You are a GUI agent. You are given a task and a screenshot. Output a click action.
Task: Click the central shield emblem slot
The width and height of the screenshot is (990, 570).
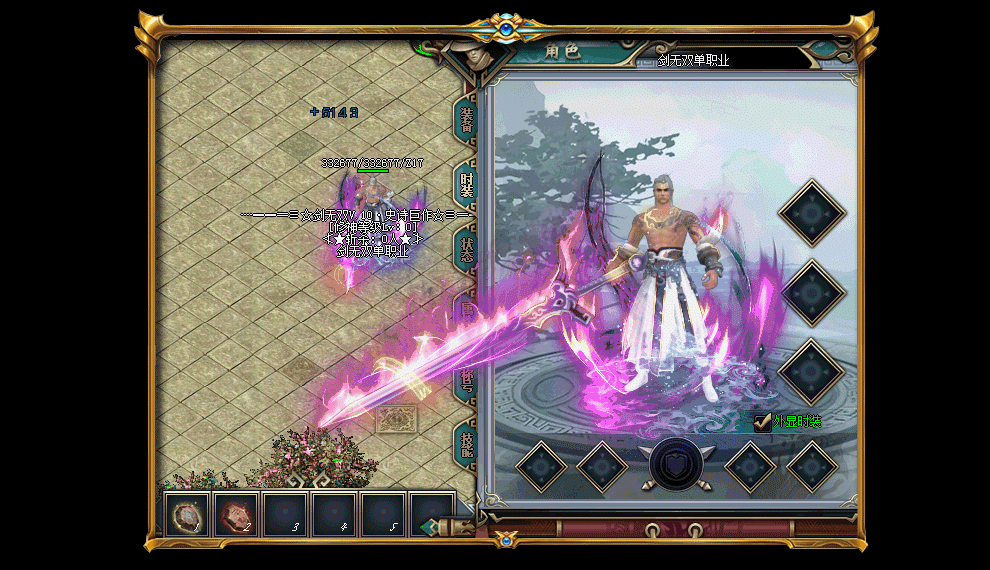pyautogui.click(x=678, y=464)
